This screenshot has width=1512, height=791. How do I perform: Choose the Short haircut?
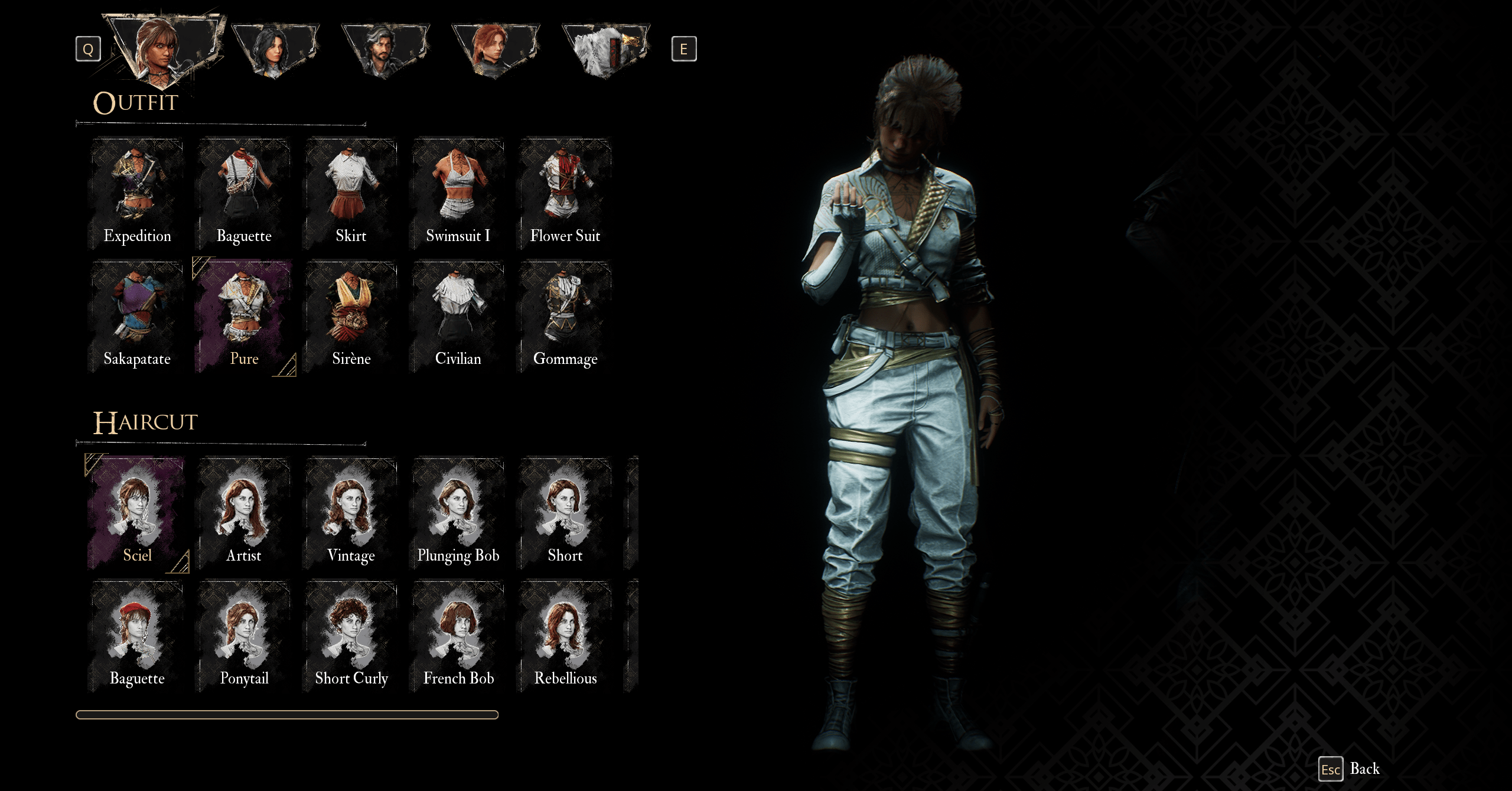click(565, 513)
